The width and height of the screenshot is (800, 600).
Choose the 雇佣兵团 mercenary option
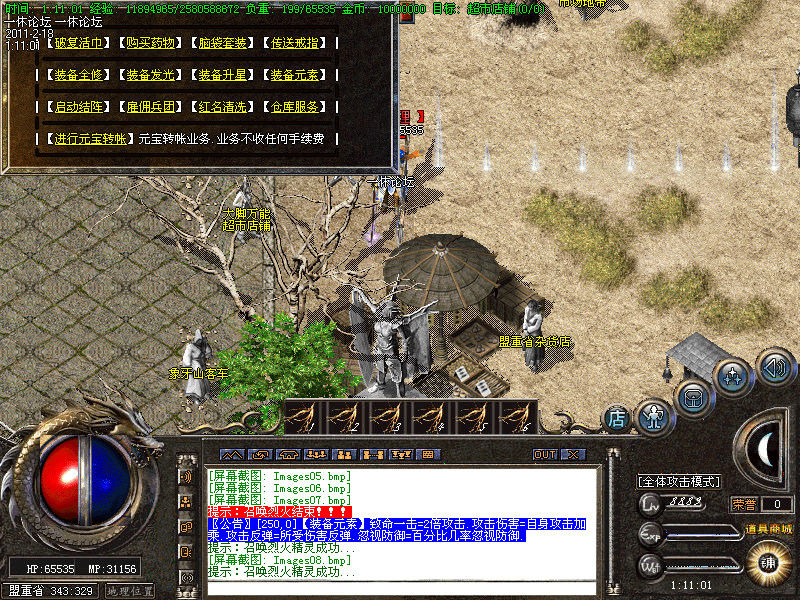point(153,107)
